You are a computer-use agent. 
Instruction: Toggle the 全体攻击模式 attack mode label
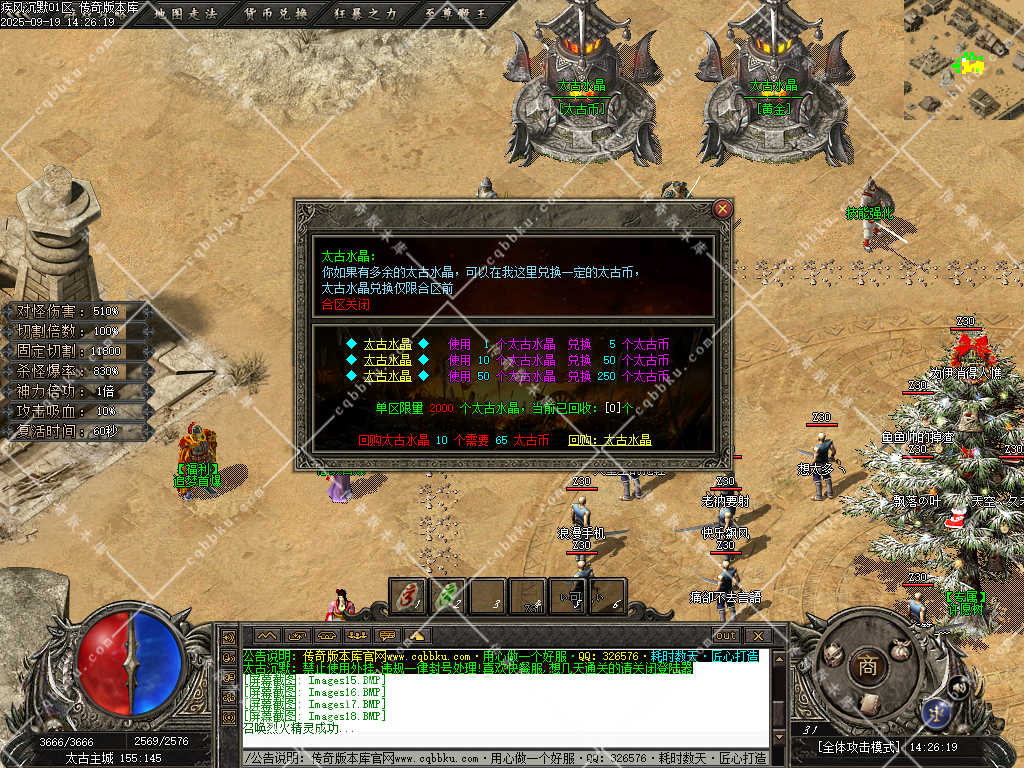pyautogui.click(x=859, y=747)
